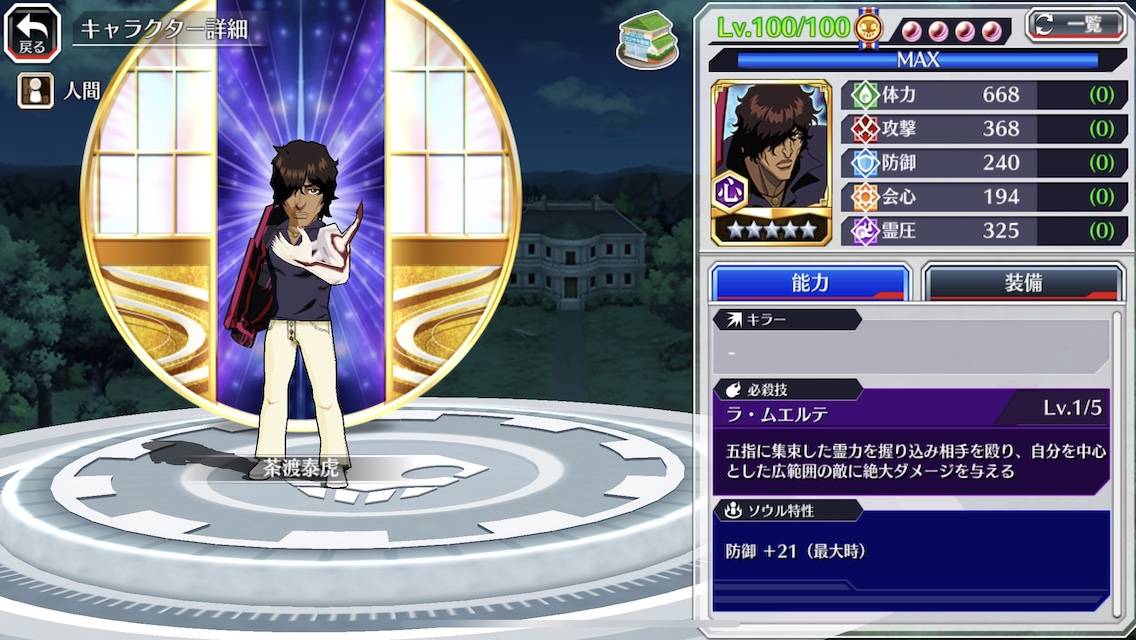
Task: Select the ソウル特性 soul trait panel
Action: point(910,553)
